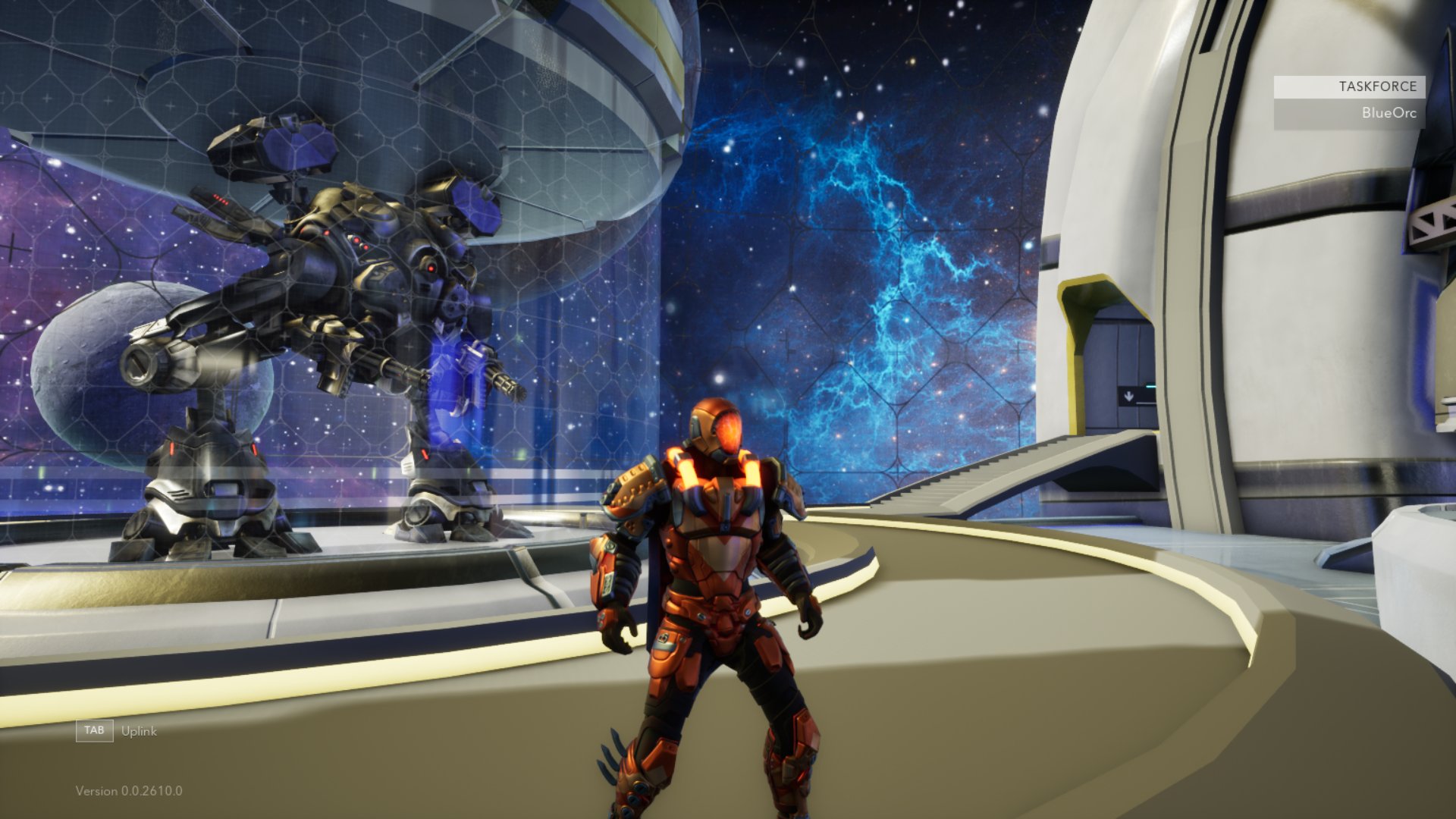Screen dimensions: 1456x819
Task: Select the TASKFORCE panel header
Action: coord(1349,86)
